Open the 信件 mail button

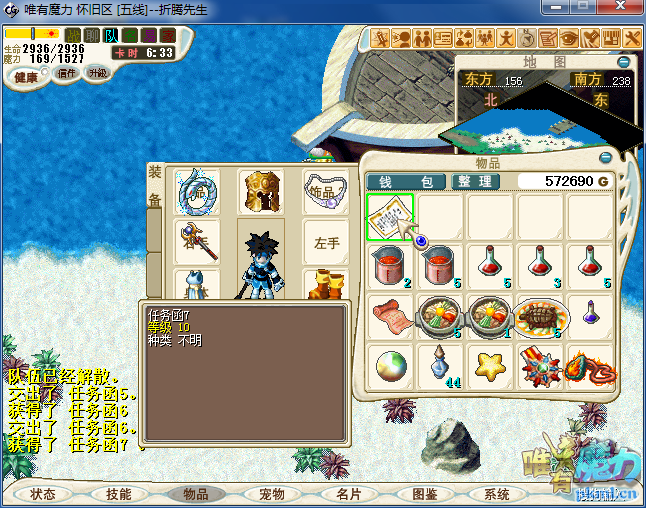pos(68,73)
